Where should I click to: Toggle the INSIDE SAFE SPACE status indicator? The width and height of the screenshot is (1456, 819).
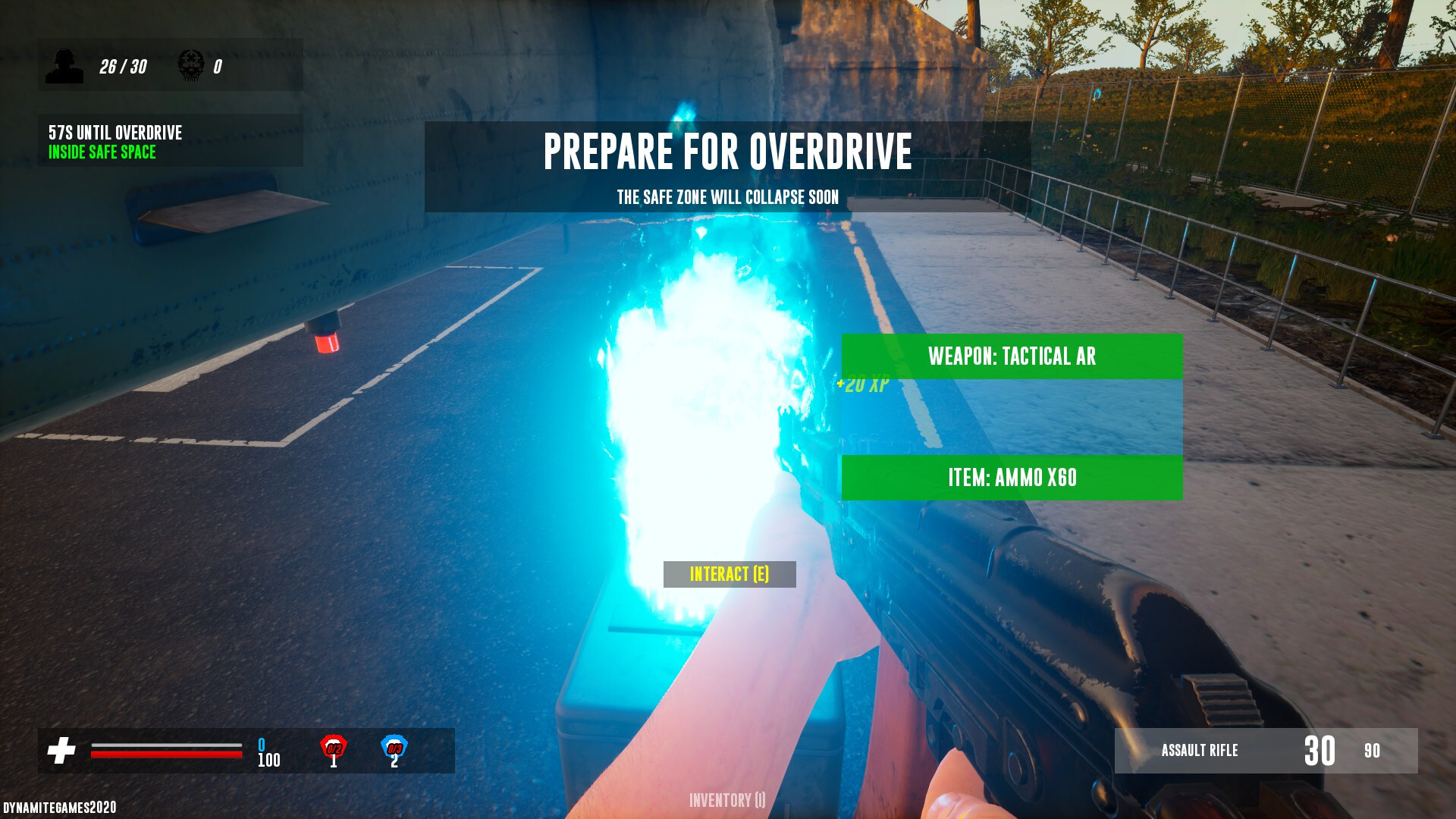(101, 152)
